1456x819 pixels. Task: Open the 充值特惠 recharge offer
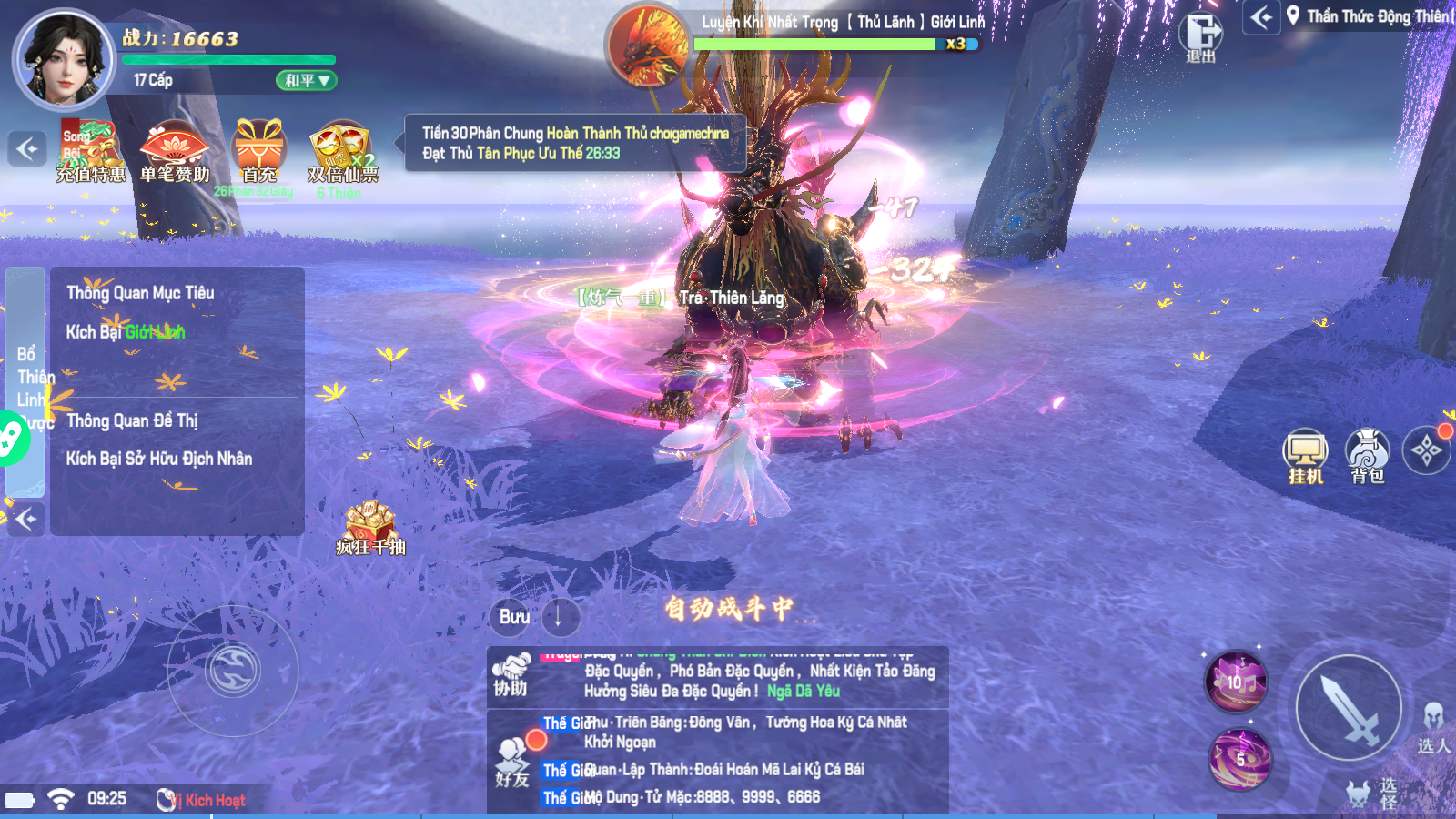point(89,151)
